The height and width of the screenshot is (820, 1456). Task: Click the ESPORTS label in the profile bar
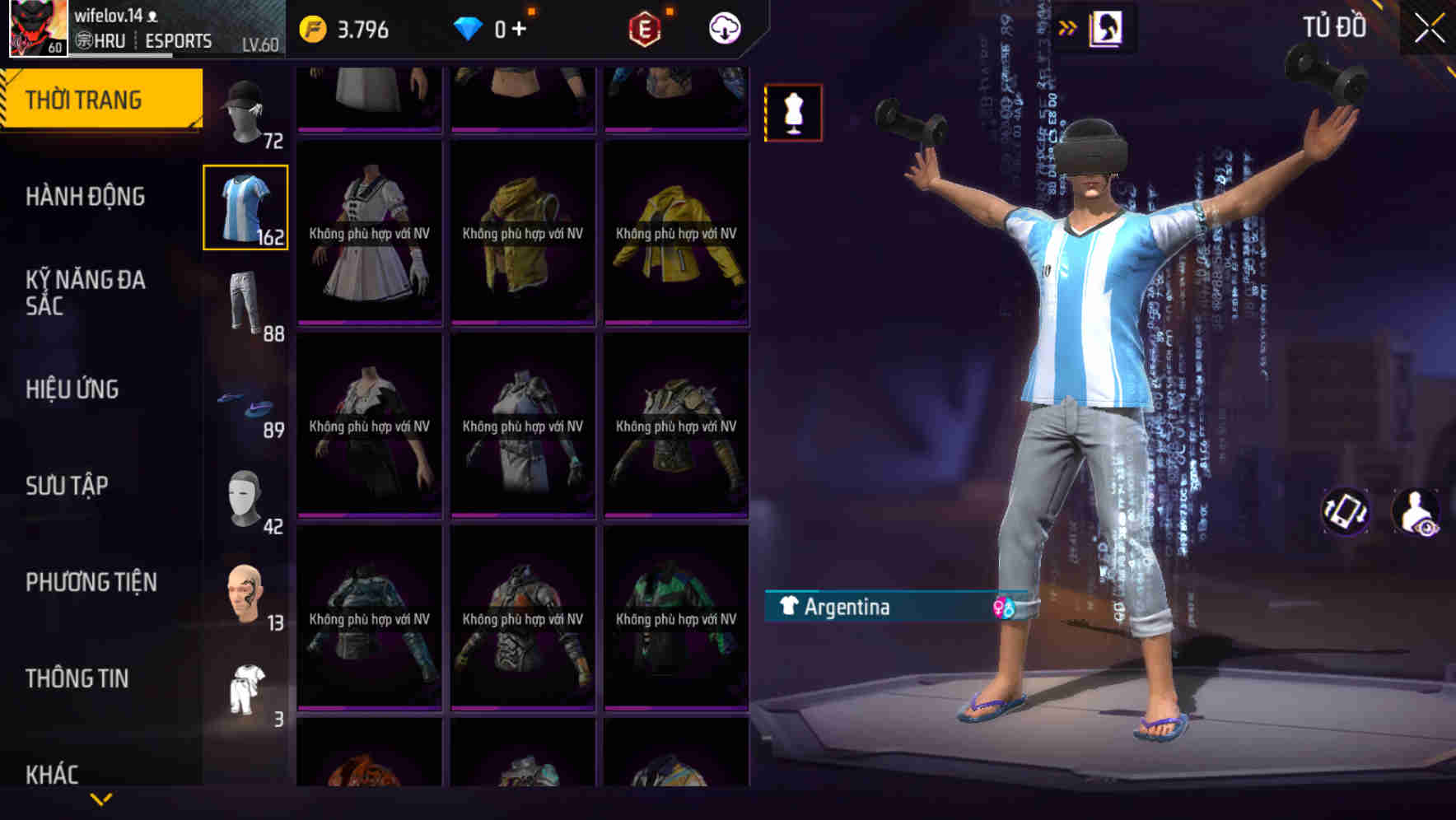178,40
